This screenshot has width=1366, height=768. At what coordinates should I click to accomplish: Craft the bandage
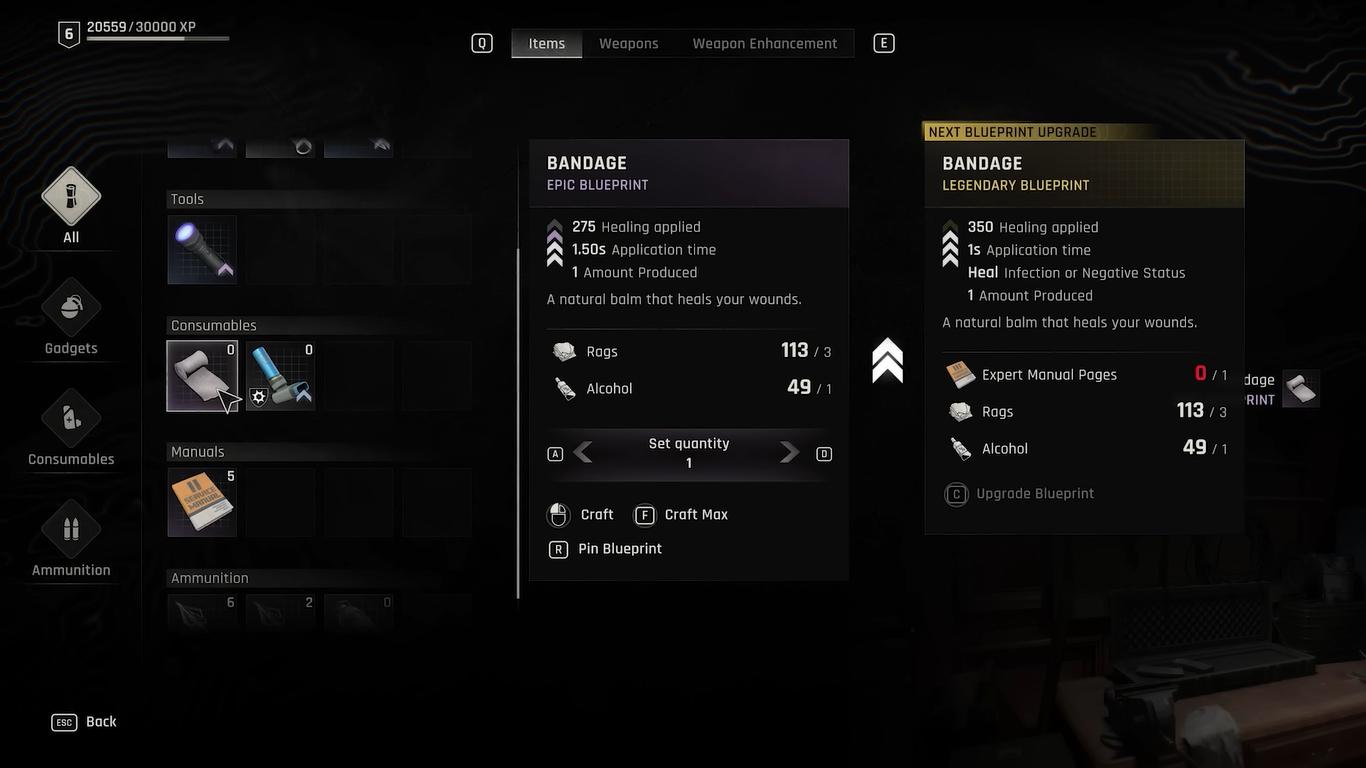[582, 515]
